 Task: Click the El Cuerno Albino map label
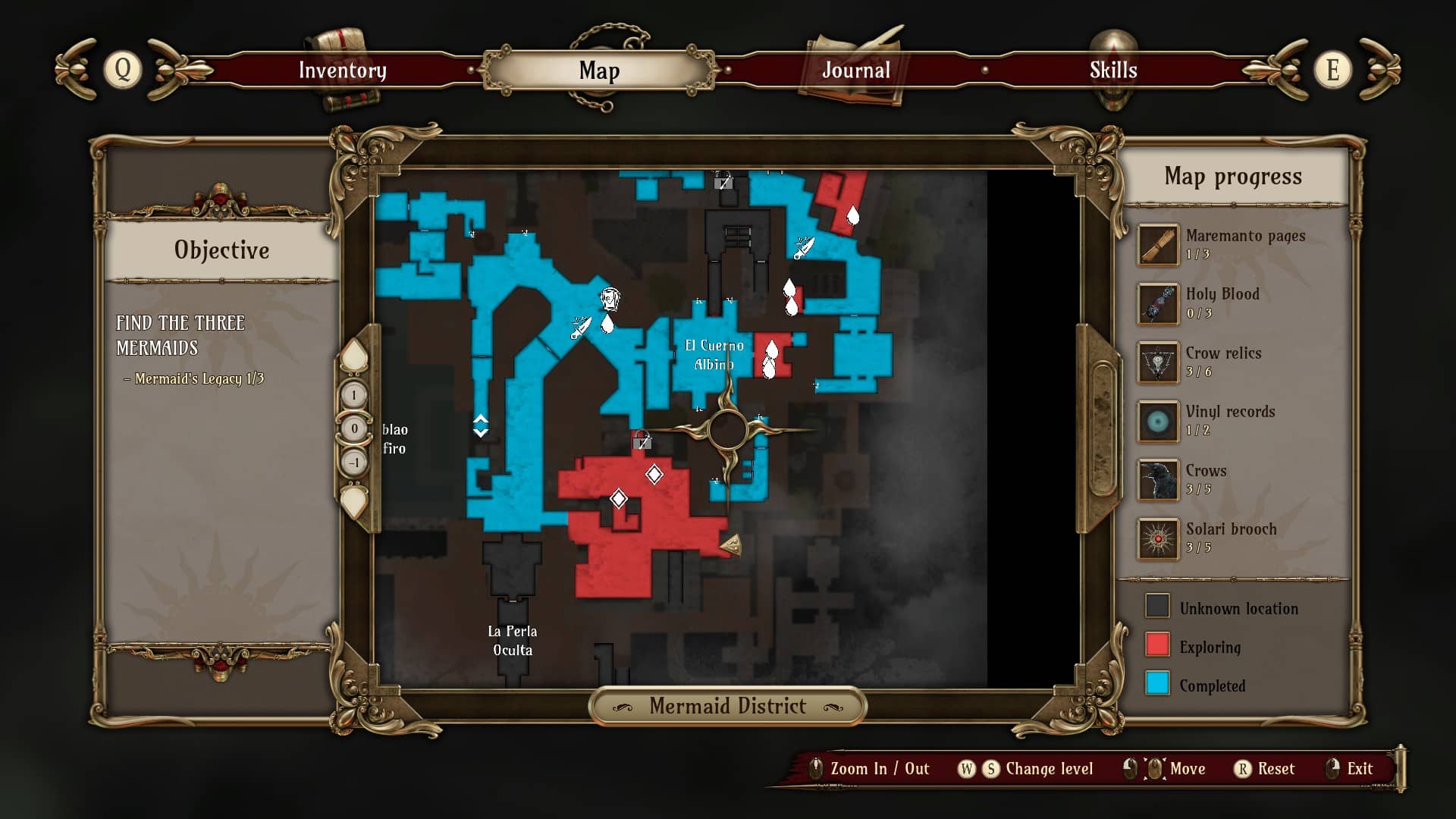point(714,355)
